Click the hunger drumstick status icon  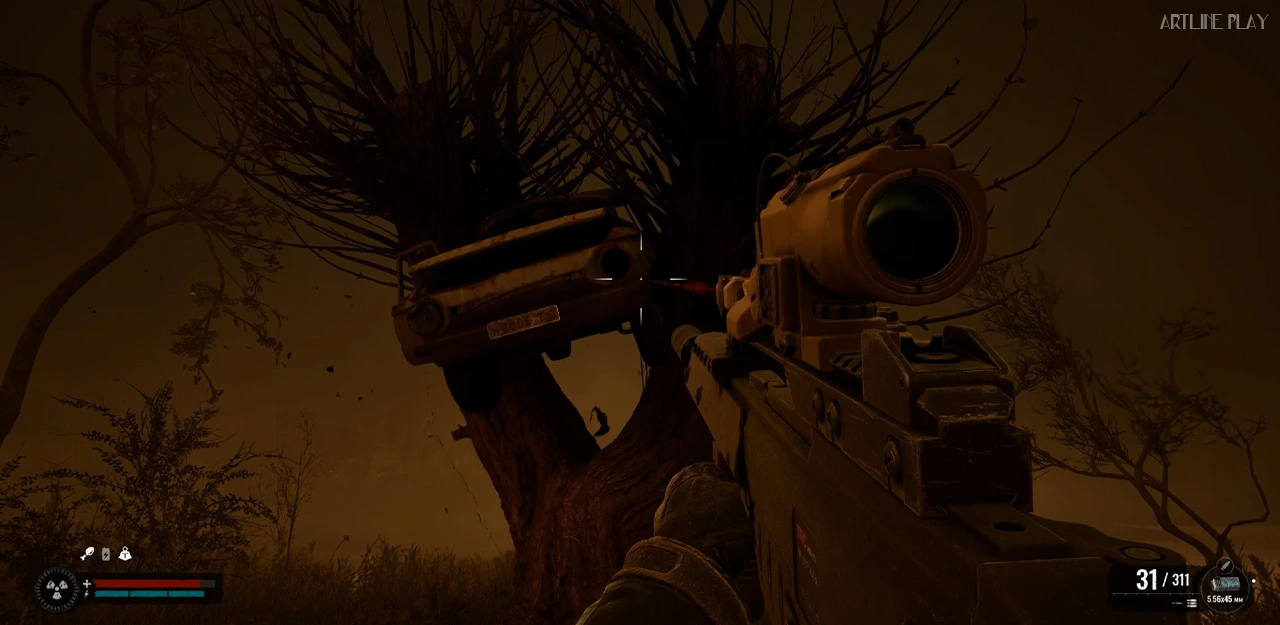(x=87, y=553)
